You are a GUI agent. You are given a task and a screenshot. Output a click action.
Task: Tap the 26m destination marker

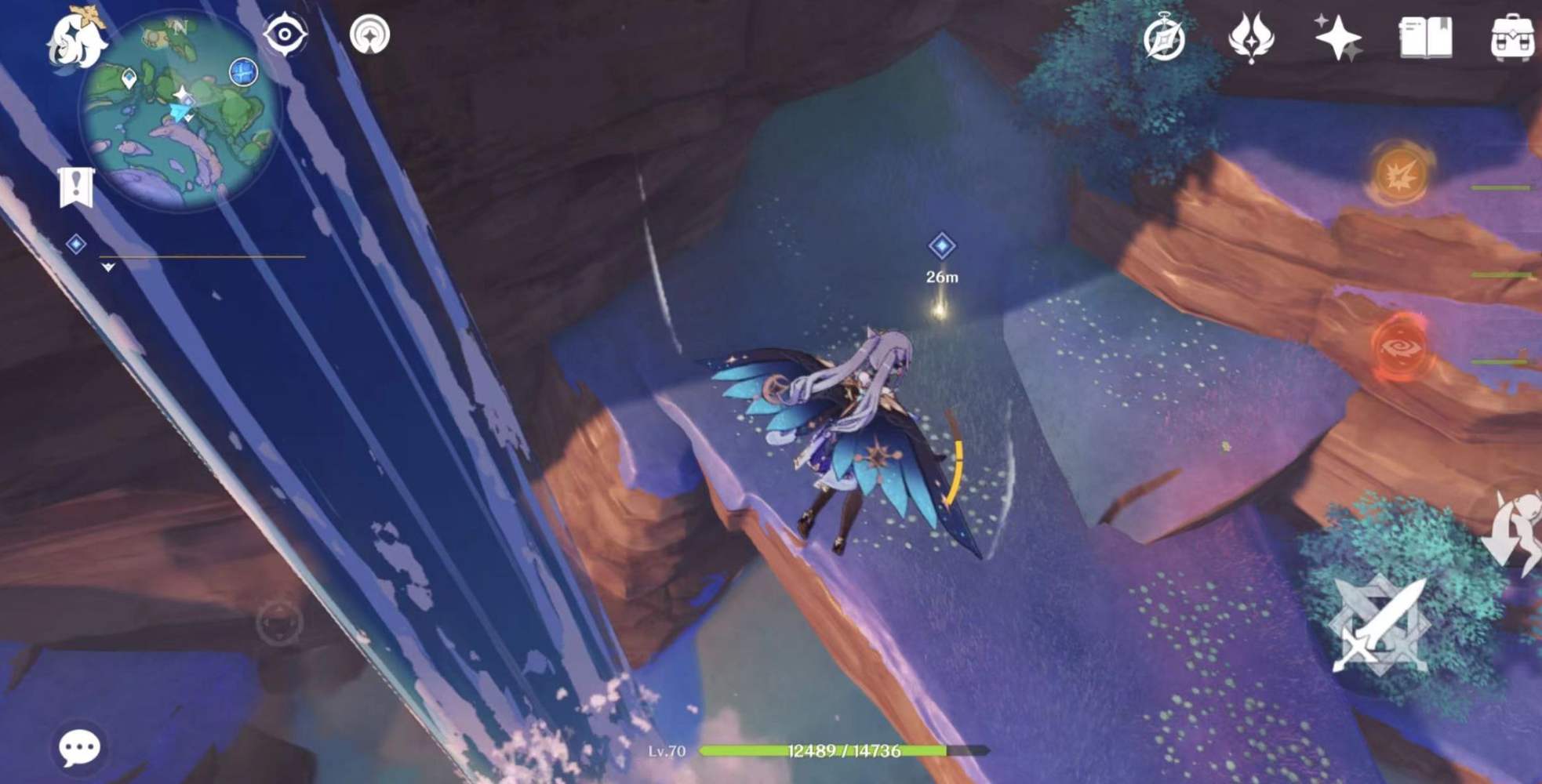pyautogui.click(x=940, y=245)
